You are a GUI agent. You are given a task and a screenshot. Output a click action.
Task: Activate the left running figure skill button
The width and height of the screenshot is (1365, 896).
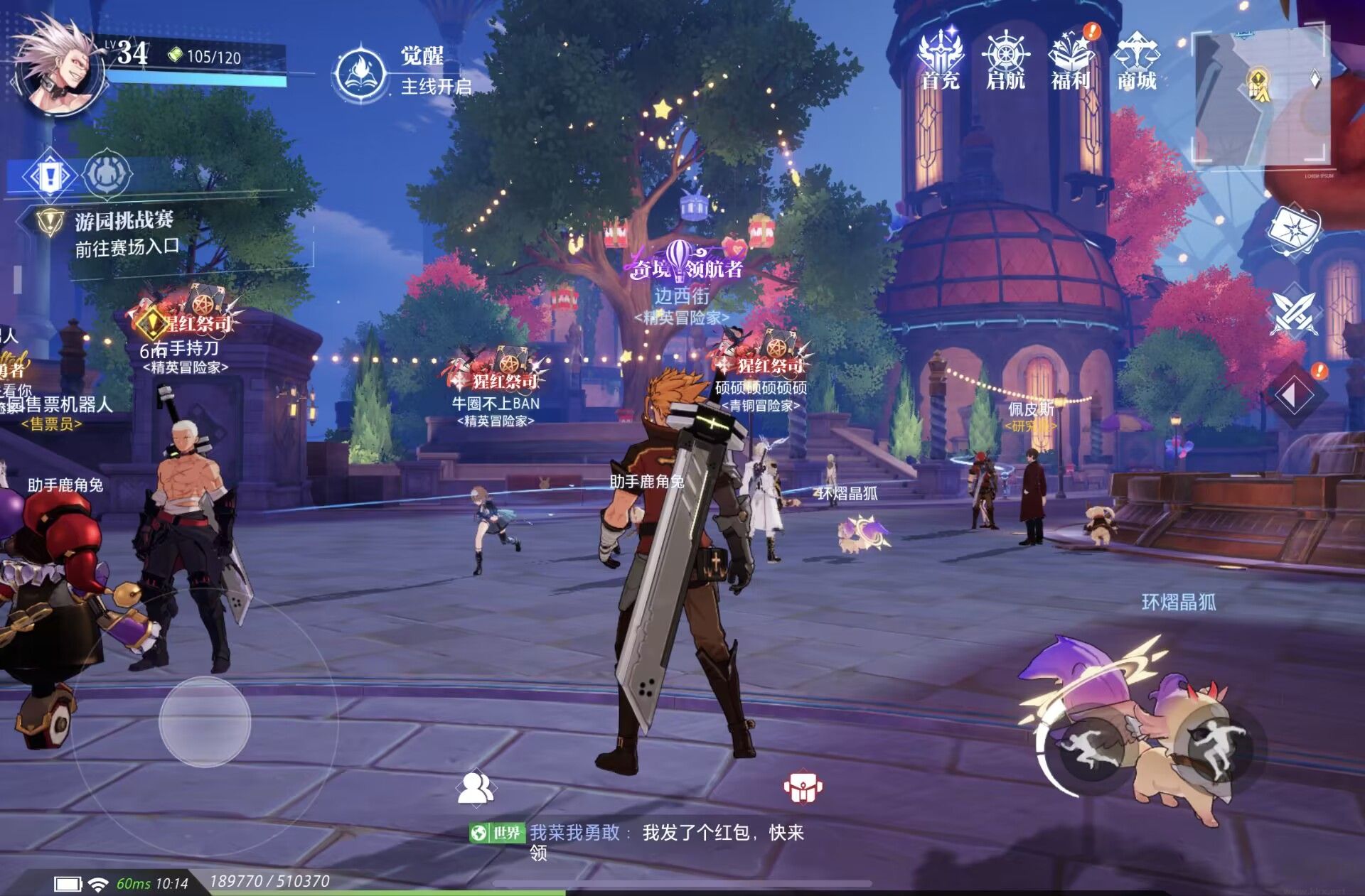(1088, 750)
